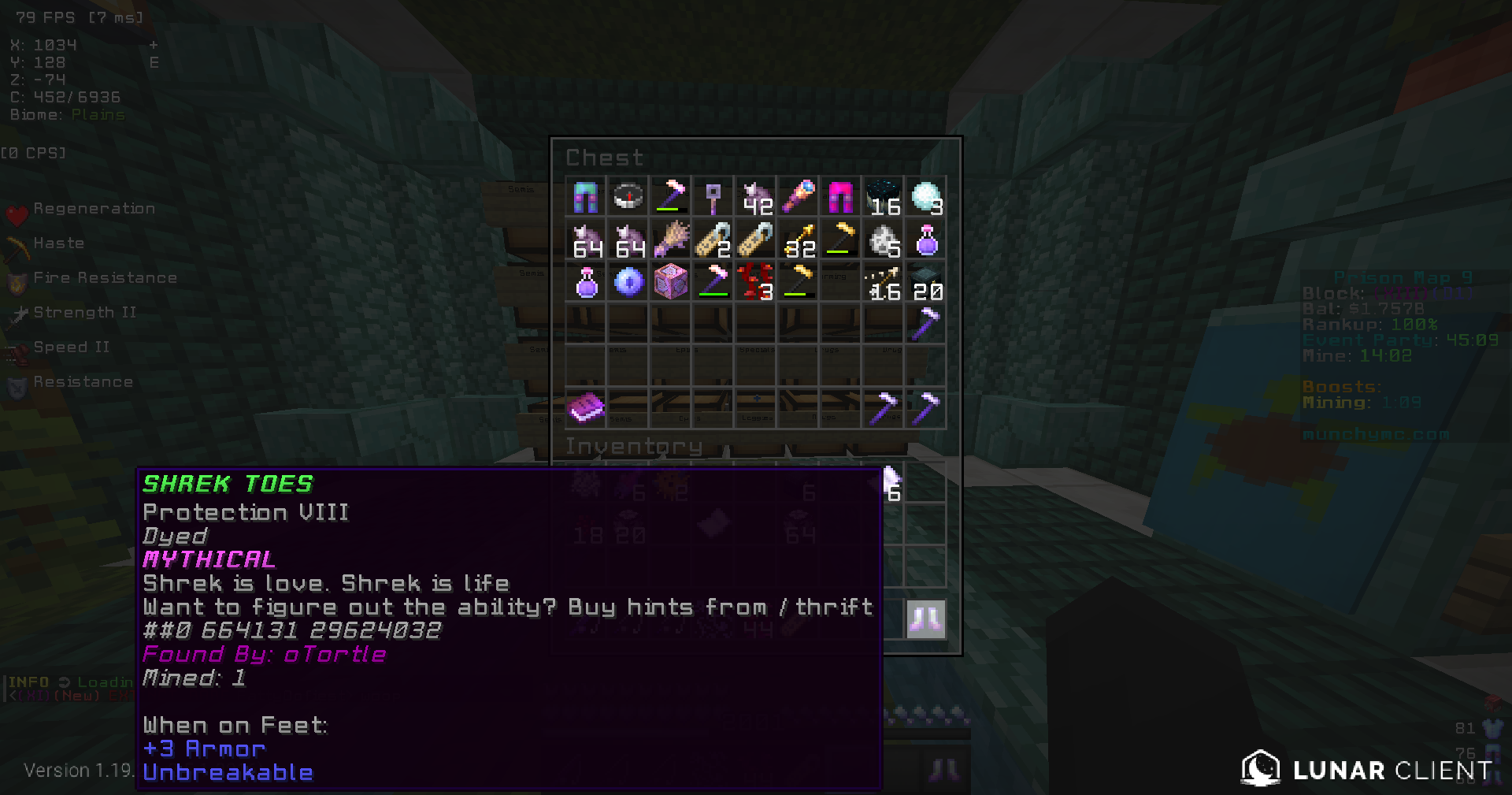This screenshot has height=795, width=1512.
Task: Select the purple square-headed staff
Action: pyautogui.click(x=713, y=197)
